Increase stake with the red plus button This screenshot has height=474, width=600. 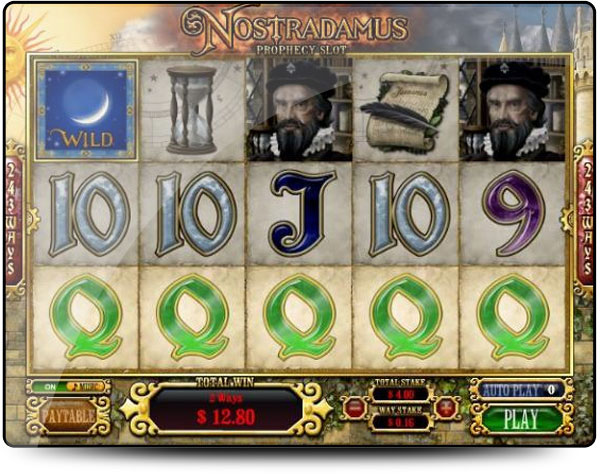pyautogui.click(x=445, y=406)
